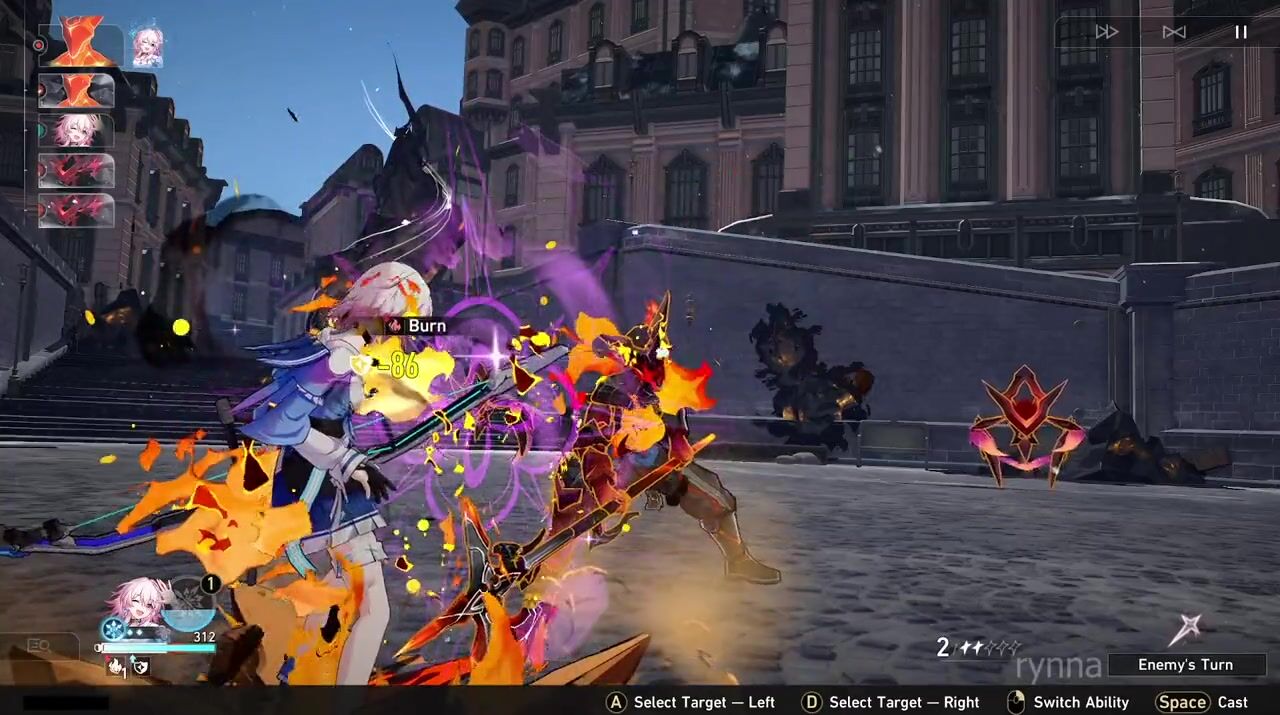Toggle double speed fast-forward

pyautogui.click(x=1107, y=32)
